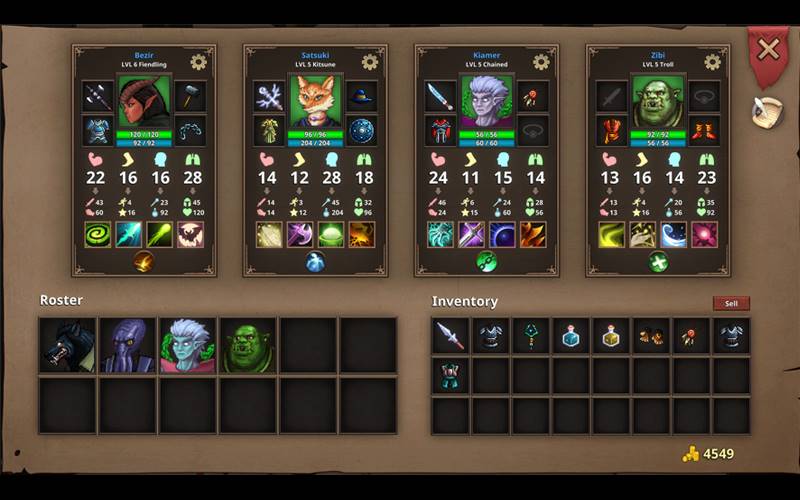Open Zibi's gear settings icon

click(x=712, y=62)
